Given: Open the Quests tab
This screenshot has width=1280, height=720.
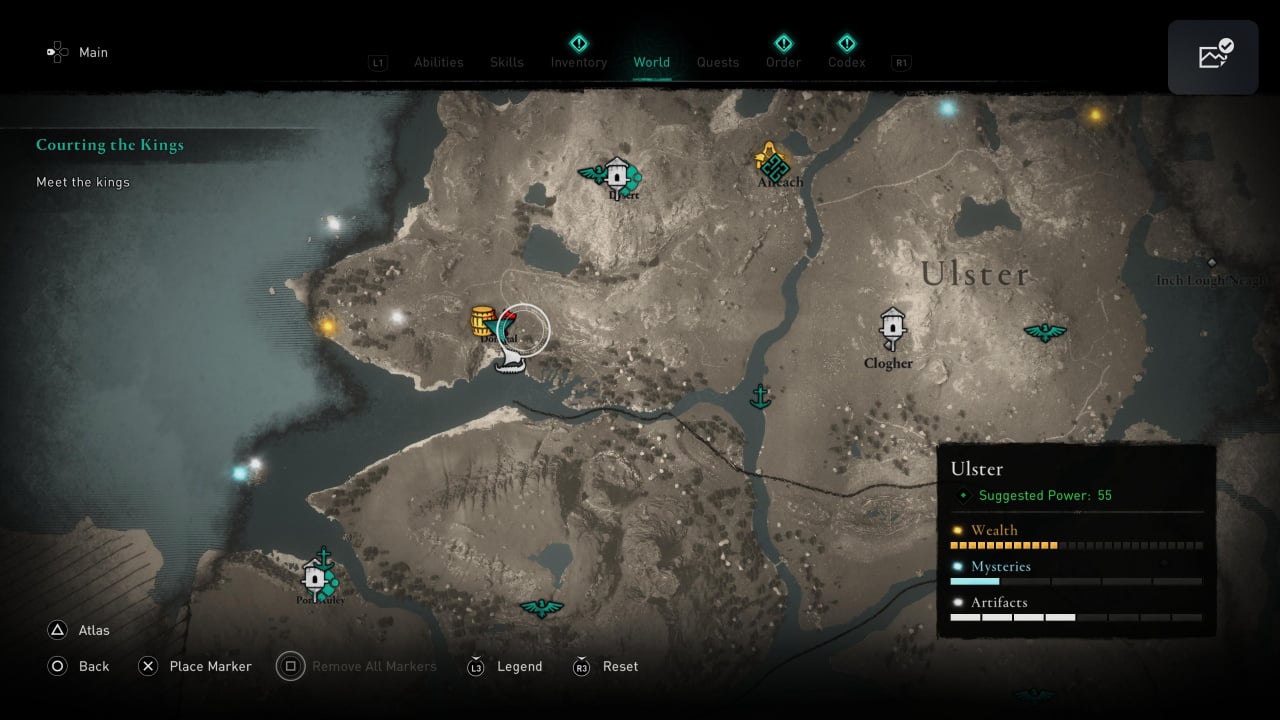Looking at the screenshot, I should point(717,62).
